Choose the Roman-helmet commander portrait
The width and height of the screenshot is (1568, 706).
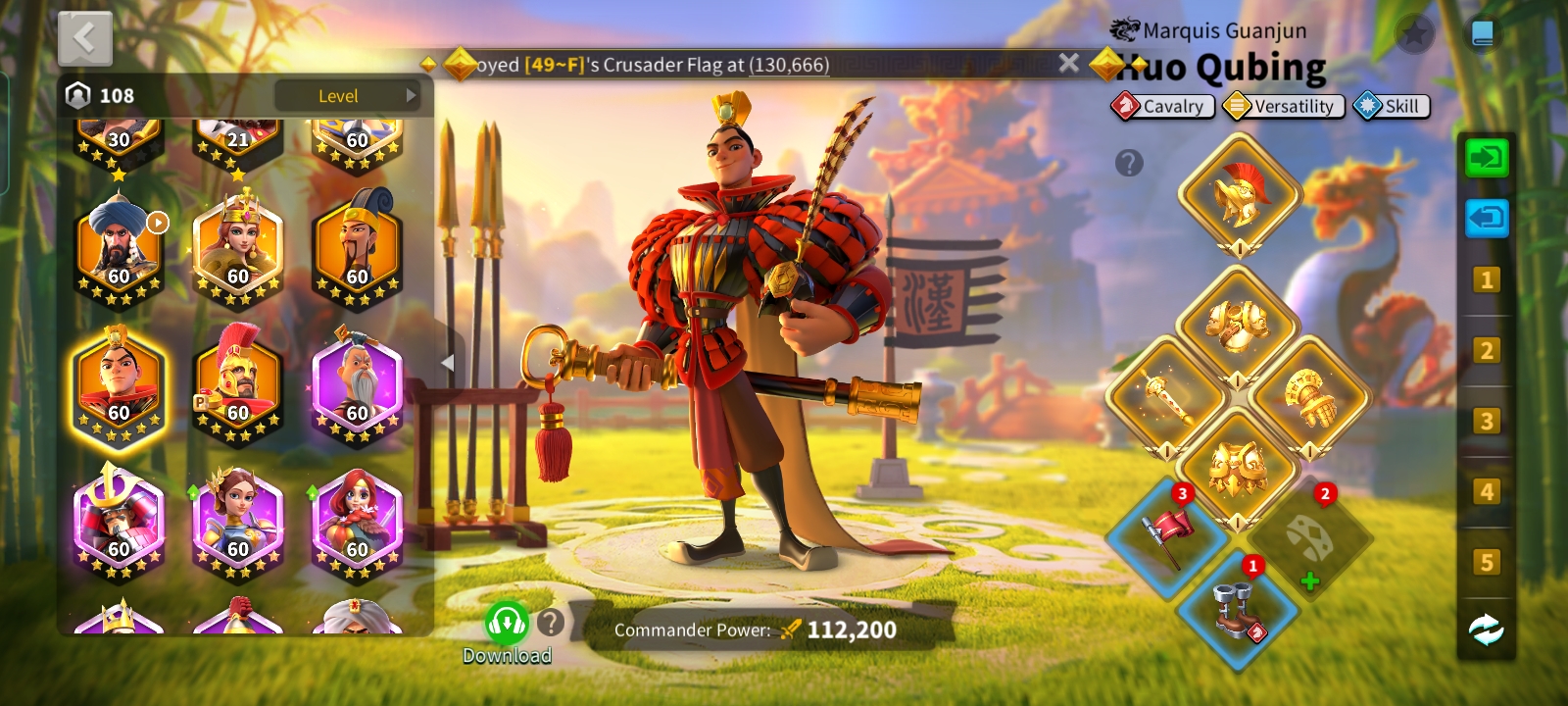238,384
